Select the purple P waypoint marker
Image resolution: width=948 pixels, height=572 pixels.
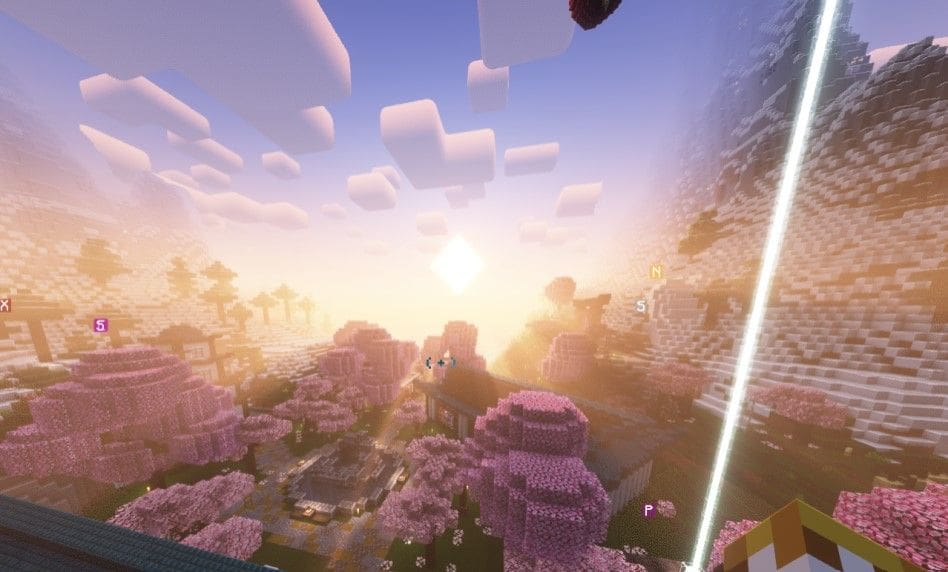click(648, 510)
